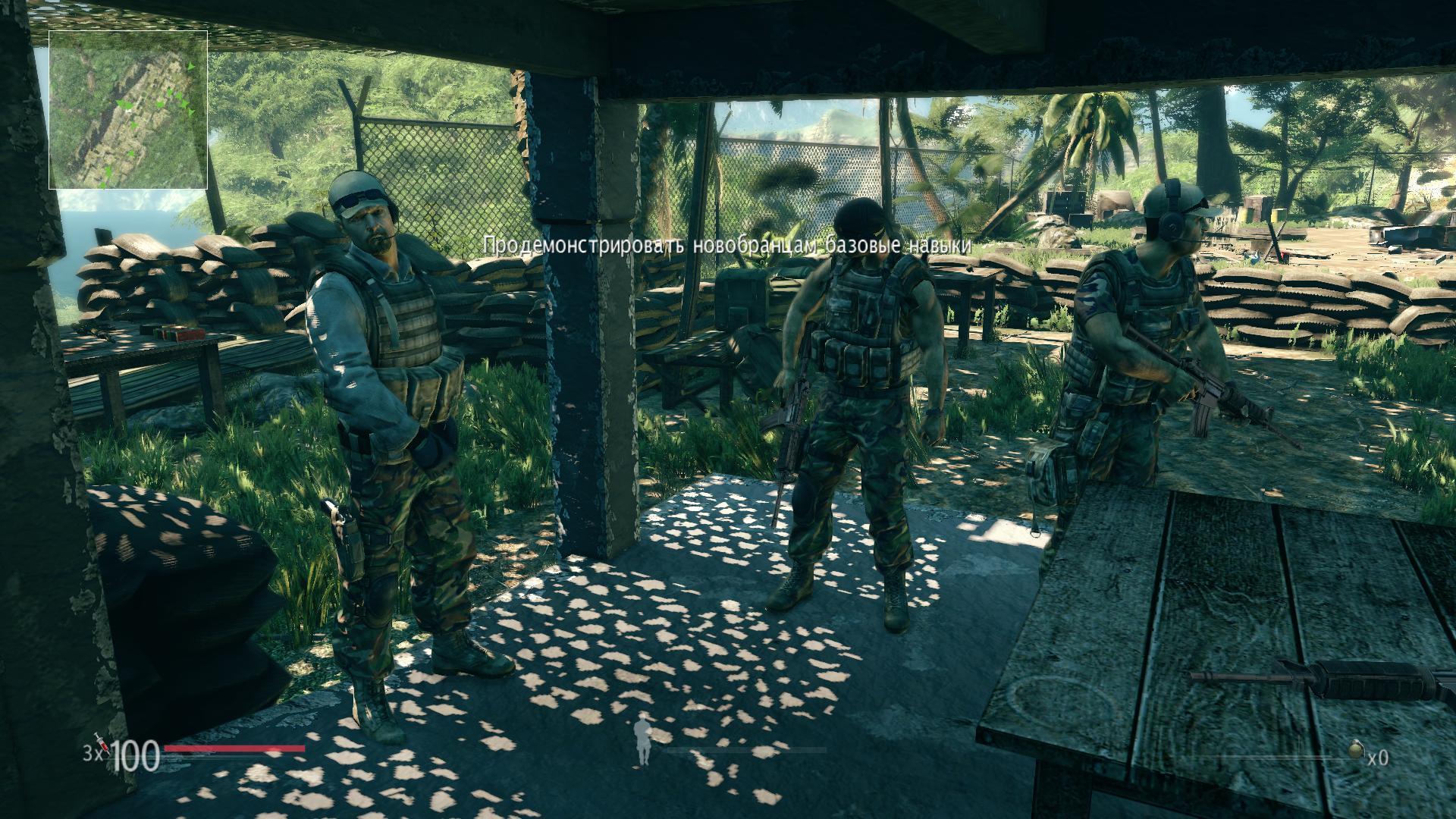Select the medical syringe icon
The width and height of the screenshot is (1456, 819).
click(x=99, y=744)
